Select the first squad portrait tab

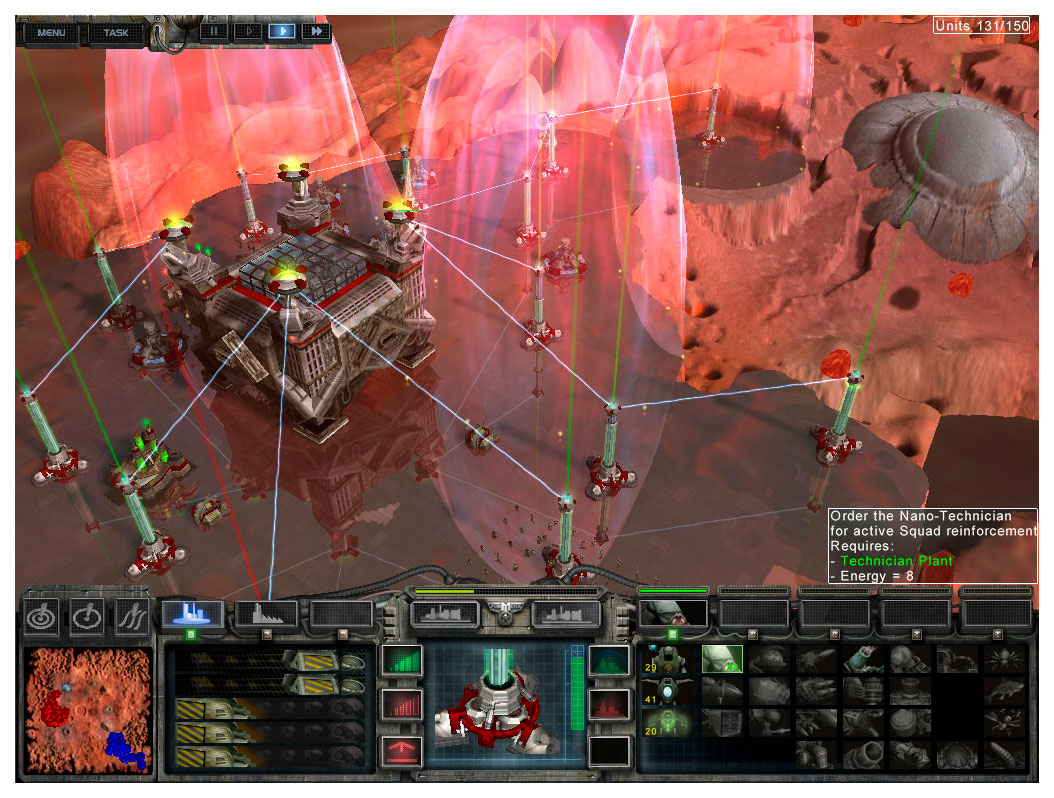coord(673,613)
